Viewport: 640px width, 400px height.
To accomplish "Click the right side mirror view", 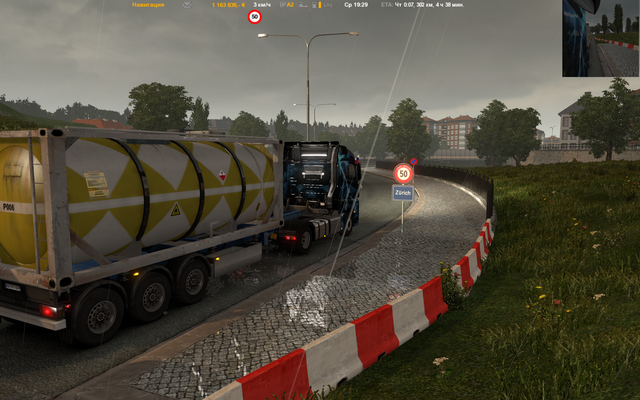I will pos(600,38).
